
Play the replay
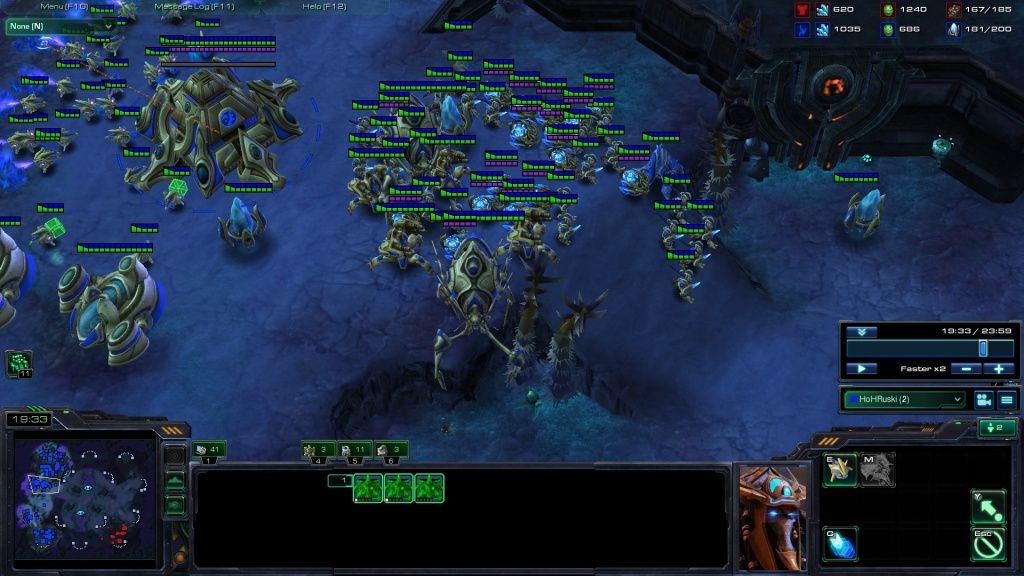coord(860,369)
